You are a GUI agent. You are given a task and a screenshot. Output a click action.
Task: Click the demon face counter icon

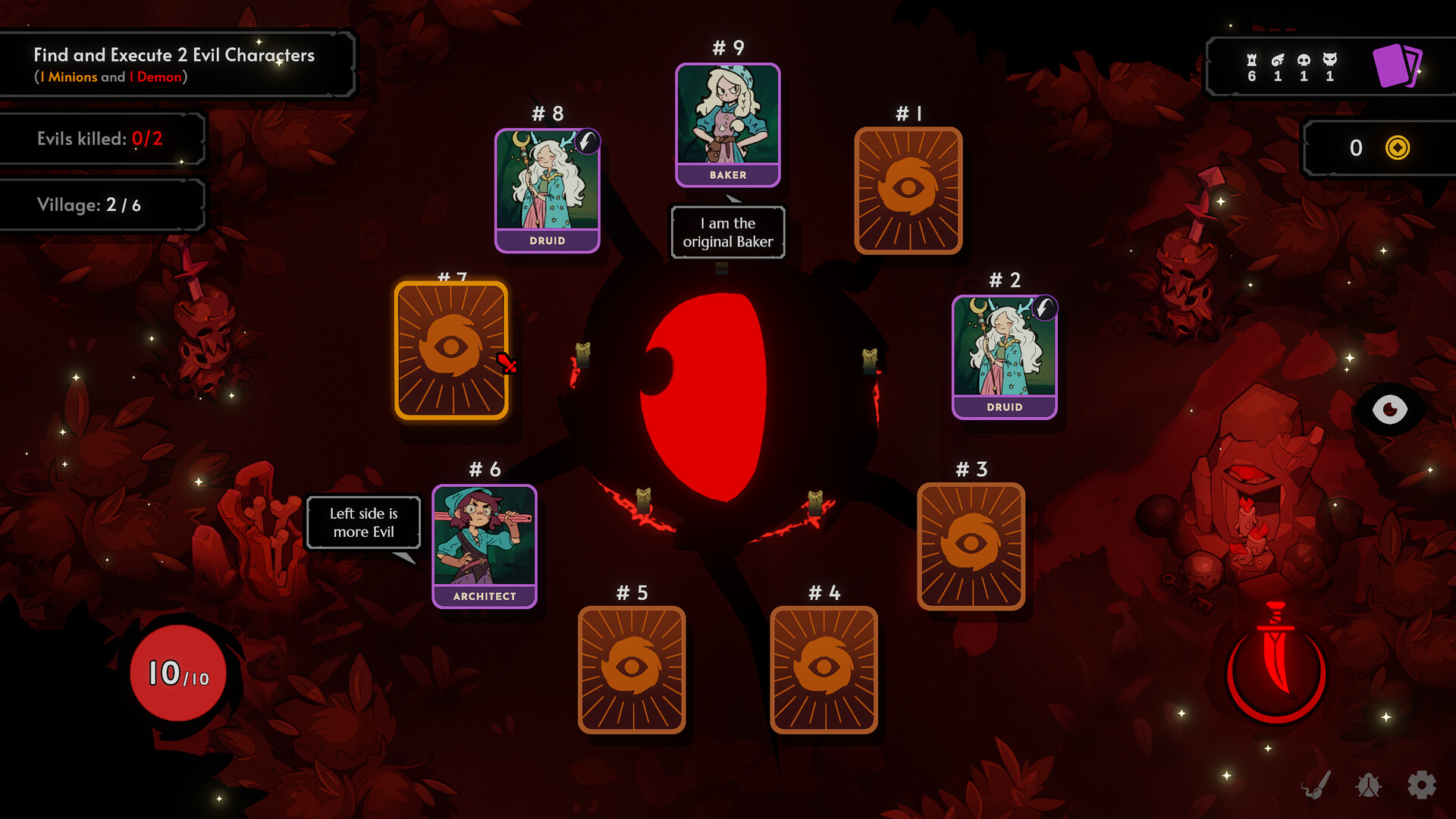(x=1329, y=59)
